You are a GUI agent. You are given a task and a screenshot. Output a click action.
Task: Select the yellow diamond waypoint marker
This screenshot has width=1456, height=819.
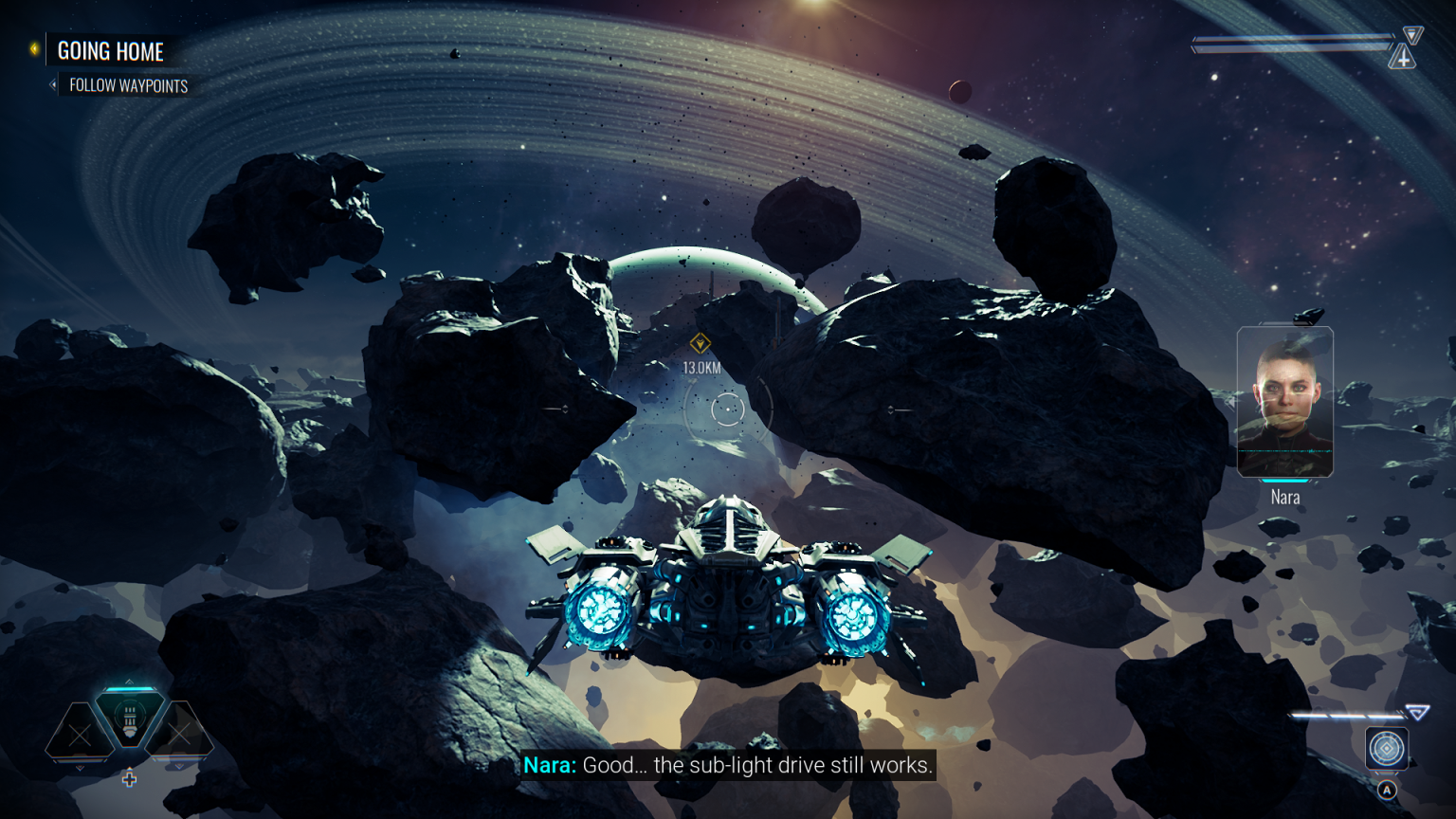[x=701, y=343]
